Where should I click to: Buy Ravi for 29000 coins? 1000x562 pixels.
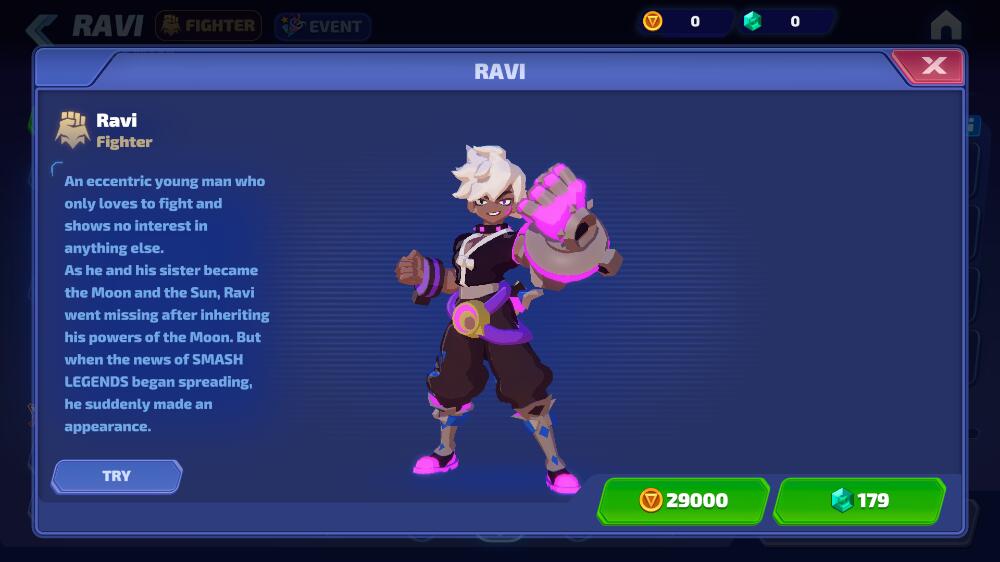tap(683, 500)
